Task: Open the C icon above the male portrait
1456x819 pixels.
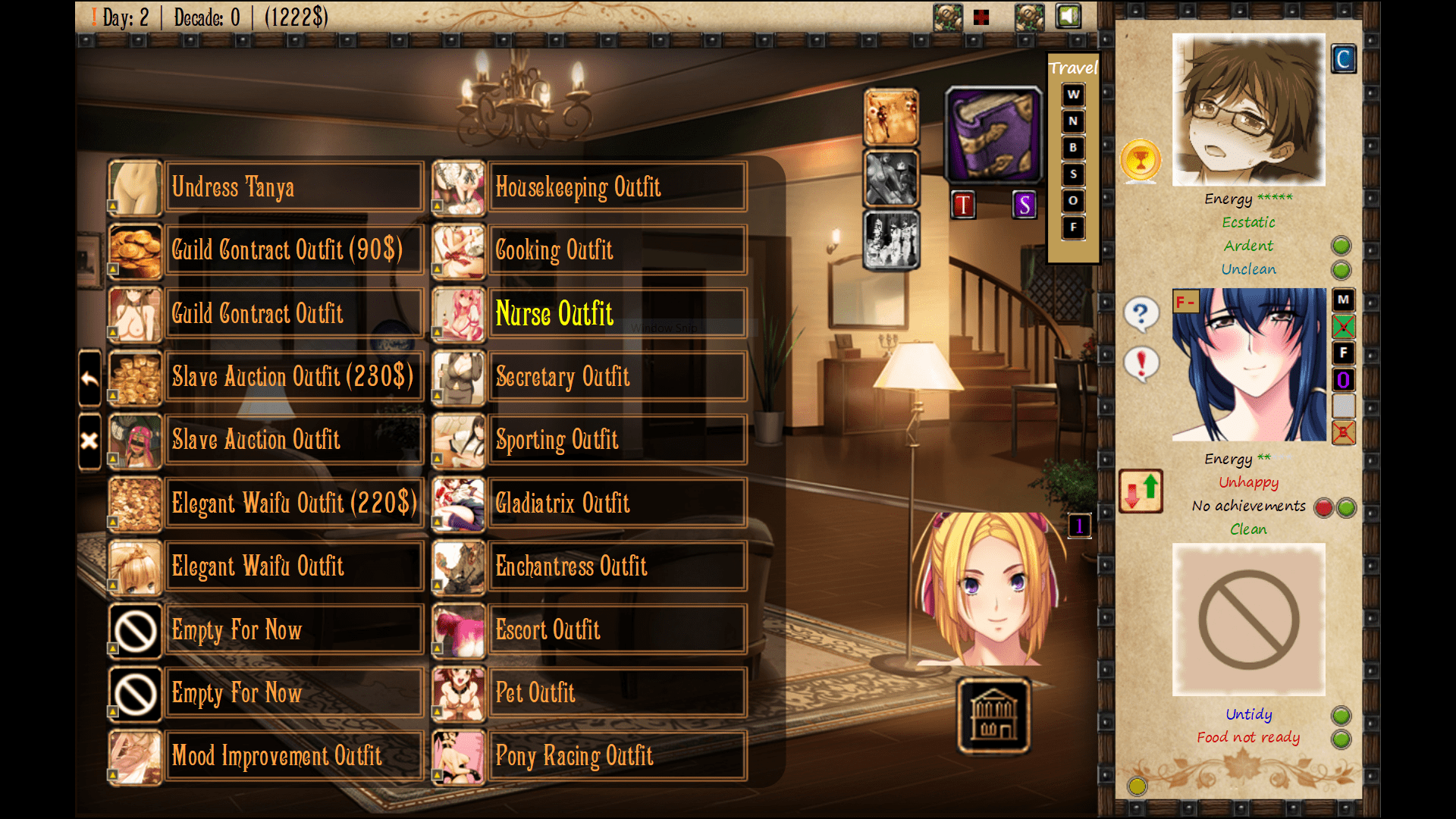Action: click(1344, 58)
